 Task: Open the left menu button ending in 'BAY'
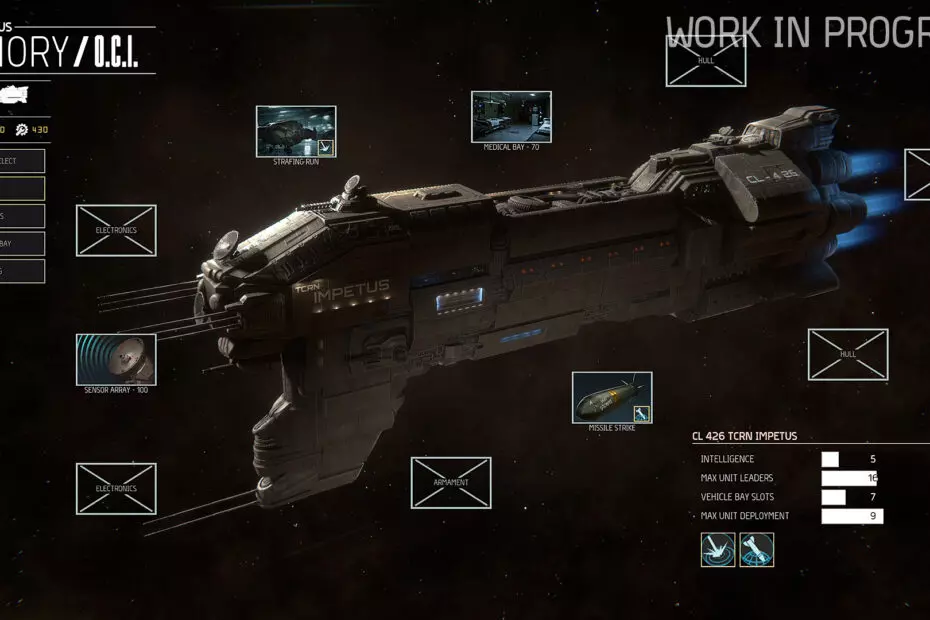pyautogui.click(x=22, y=243)
